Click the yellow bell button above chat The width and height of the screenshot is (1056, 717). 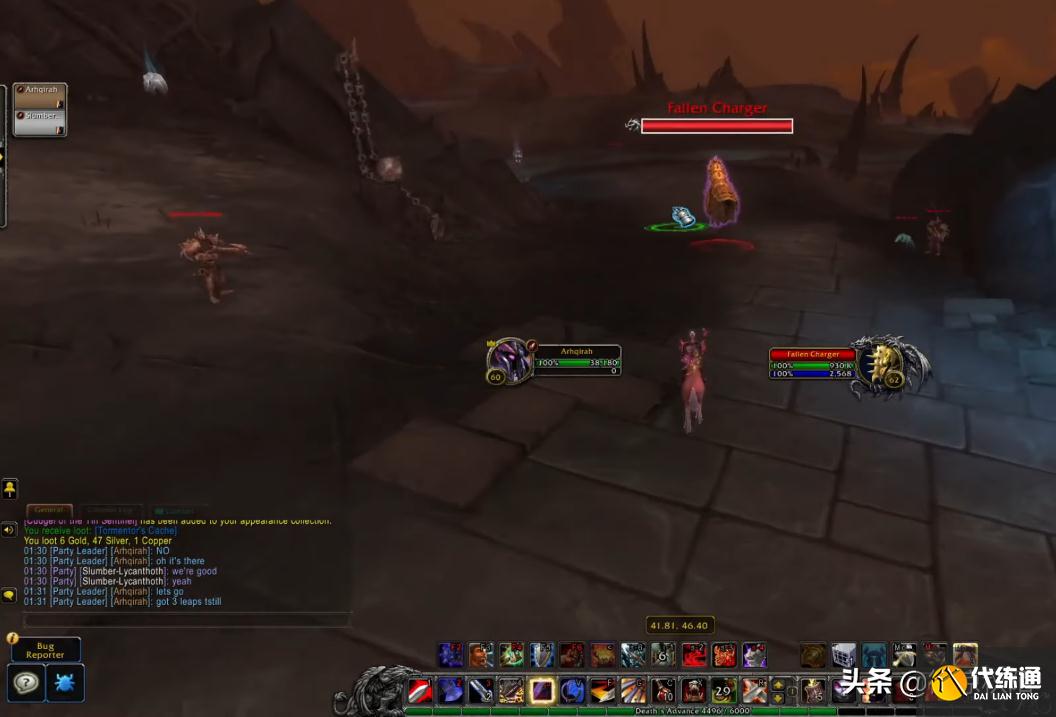[10, 489]
